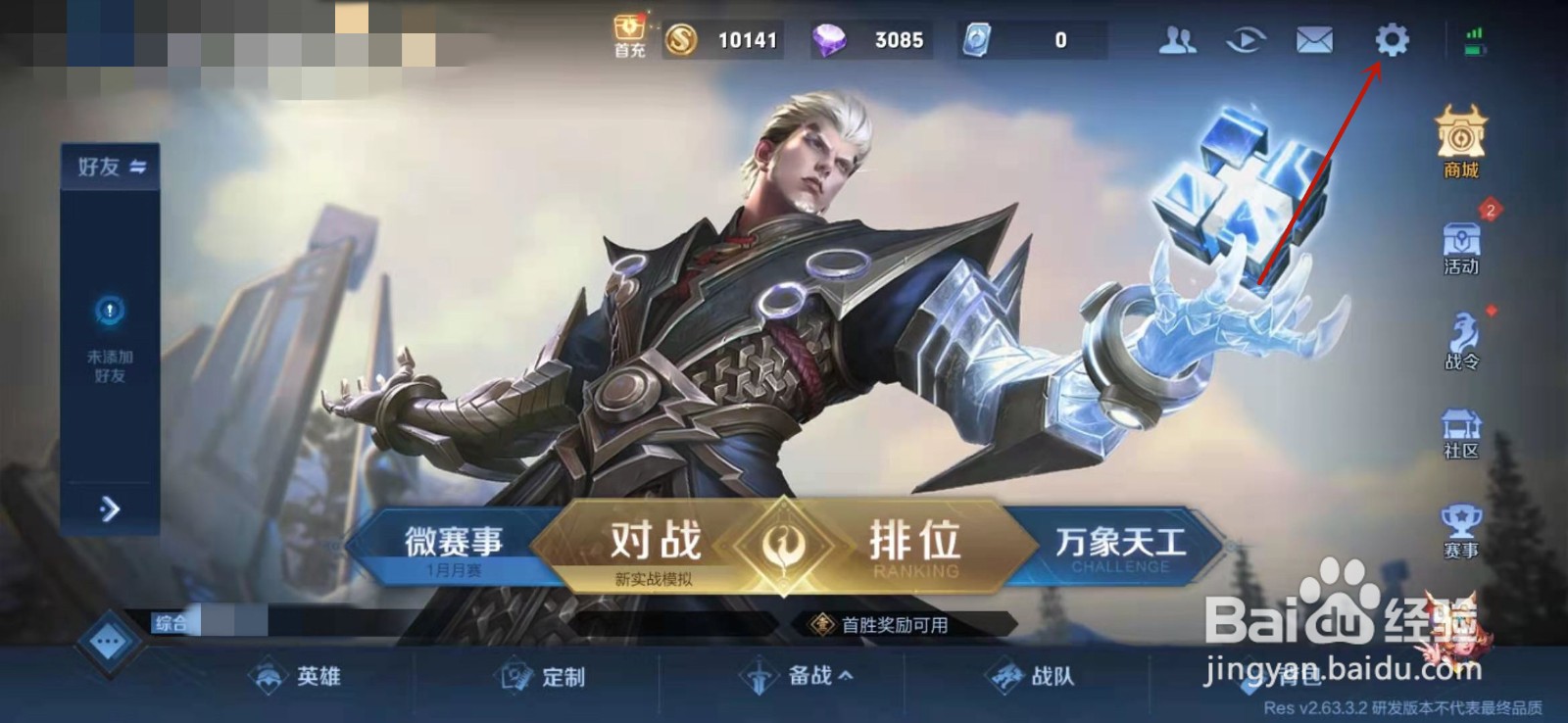The image size is (1568, 723).
Task: Open the friends social icon
Action: tap(1179, 41)
